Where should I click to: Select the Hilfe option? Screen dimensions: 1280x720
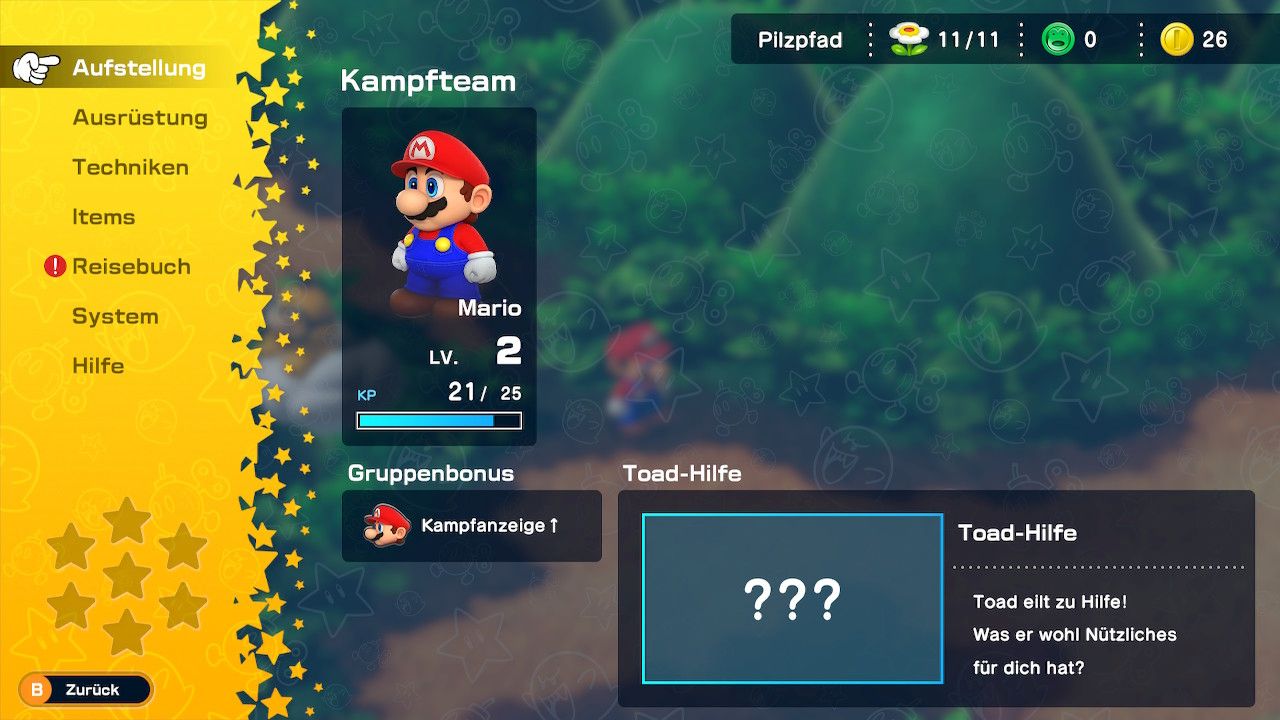coord(98,366)
